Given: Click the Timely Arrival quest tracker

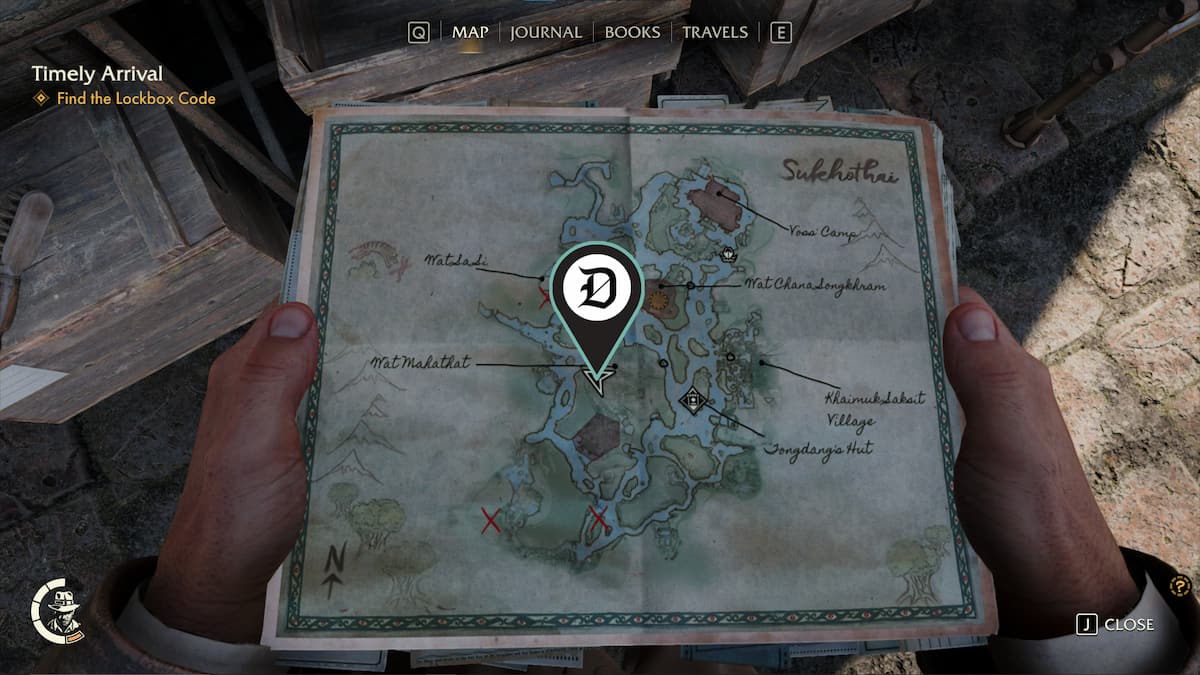Looking at the screenshot, I should [x=97, y=74].
